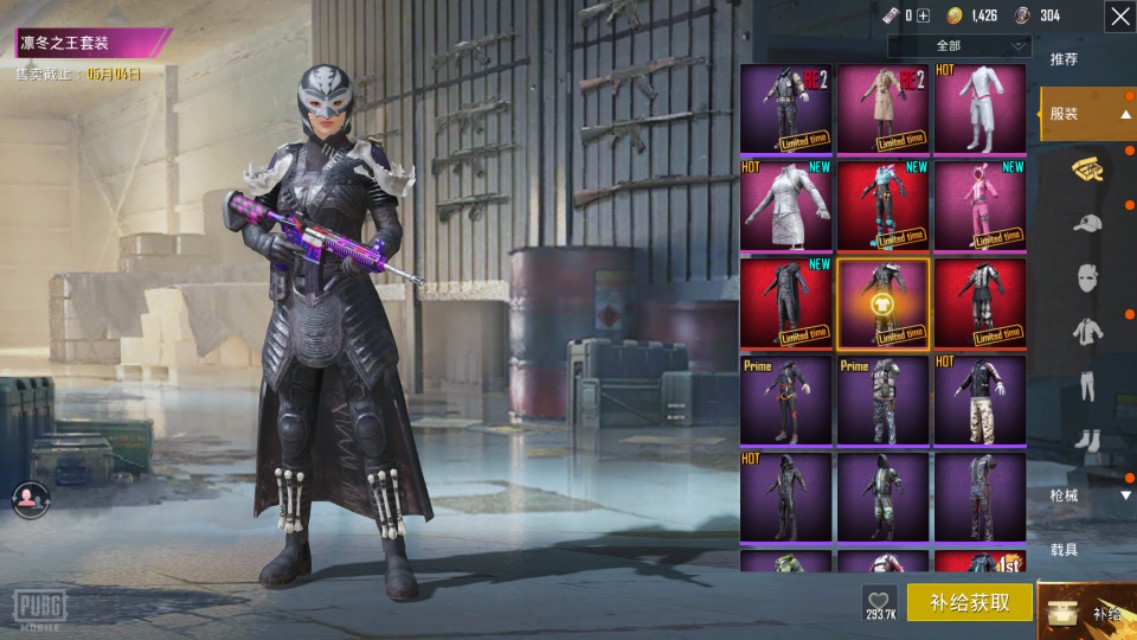This screenshot has width=1137, height=640.
Task: Select the cyan-helmet robot outfit
Action: coord(883,205)
